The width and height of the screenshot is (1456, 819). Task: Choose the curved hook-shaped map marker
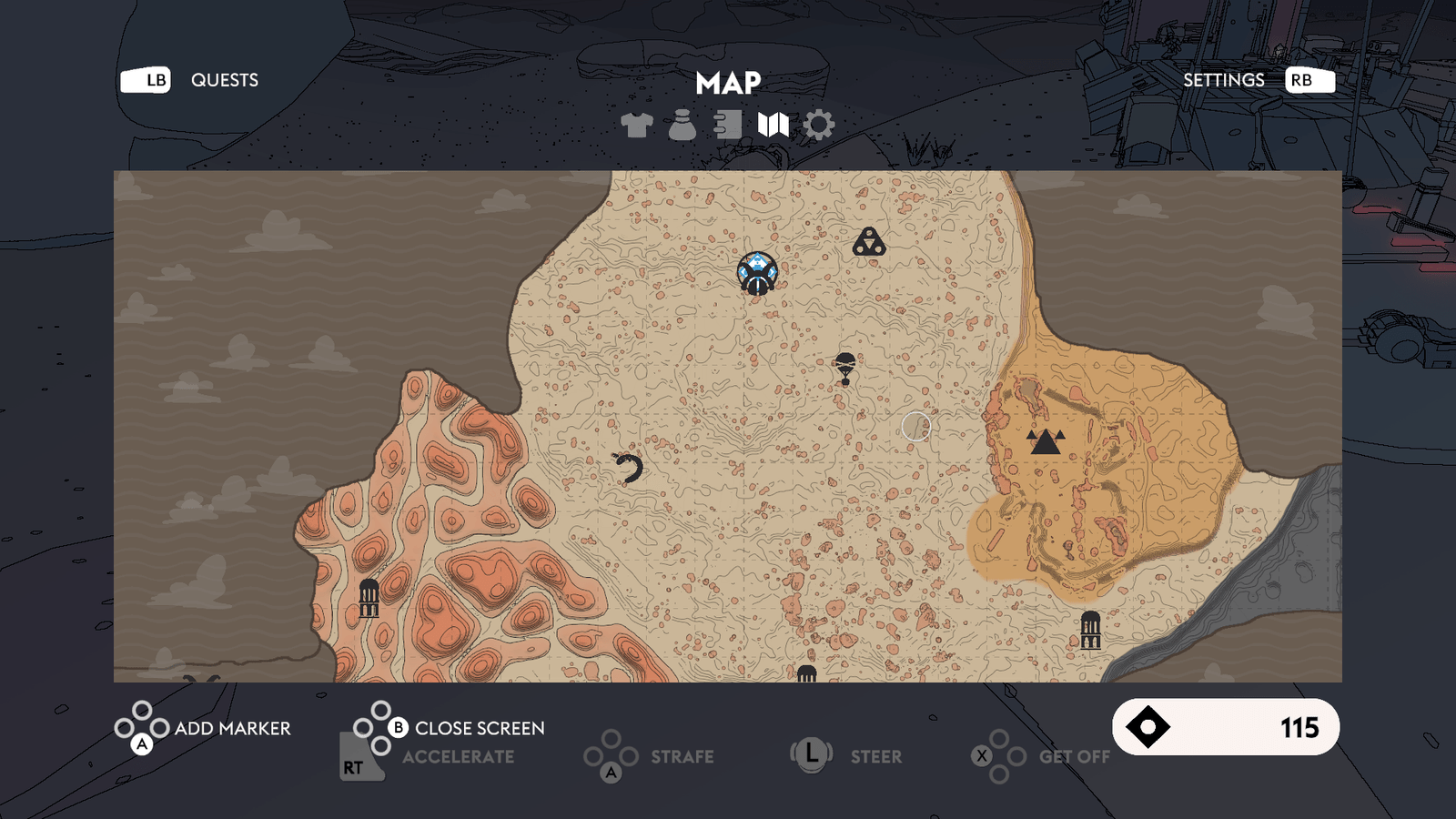(x=629, y=468)
